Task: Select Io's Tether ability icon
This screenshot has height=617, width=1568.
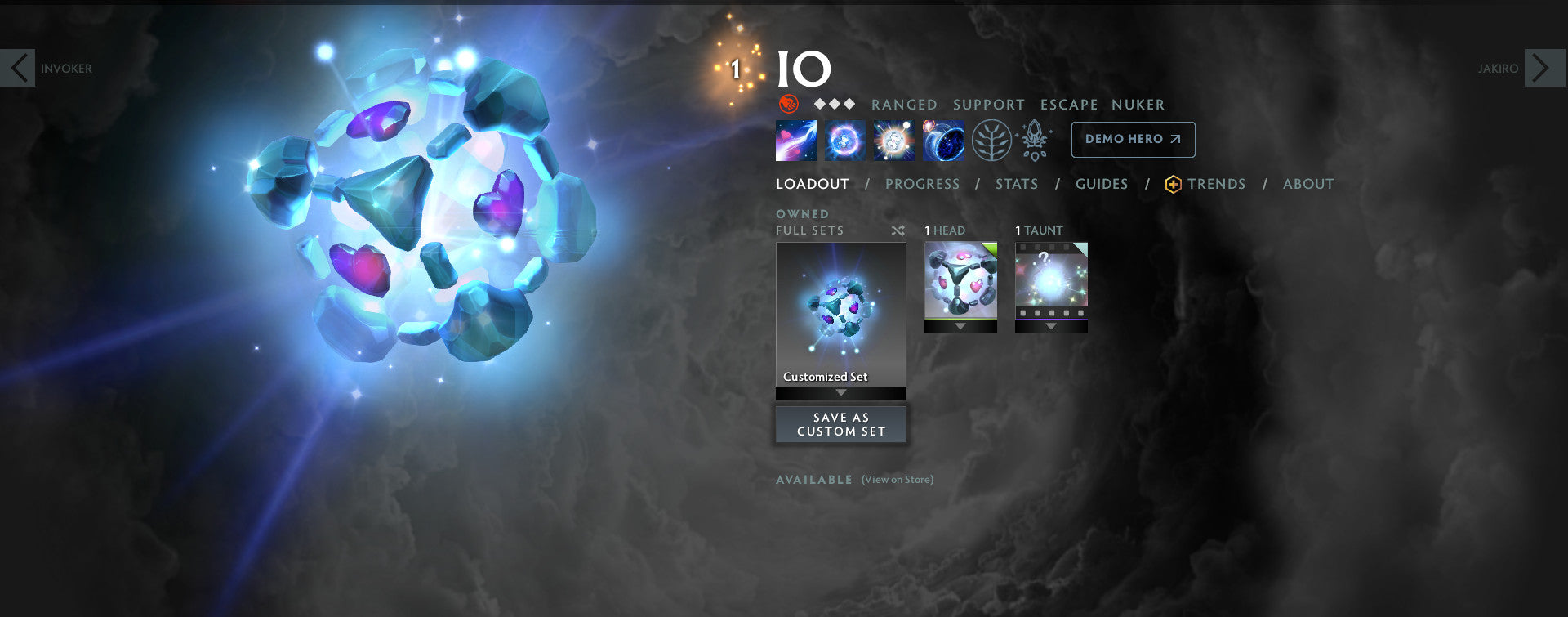Action: (795, 139)
